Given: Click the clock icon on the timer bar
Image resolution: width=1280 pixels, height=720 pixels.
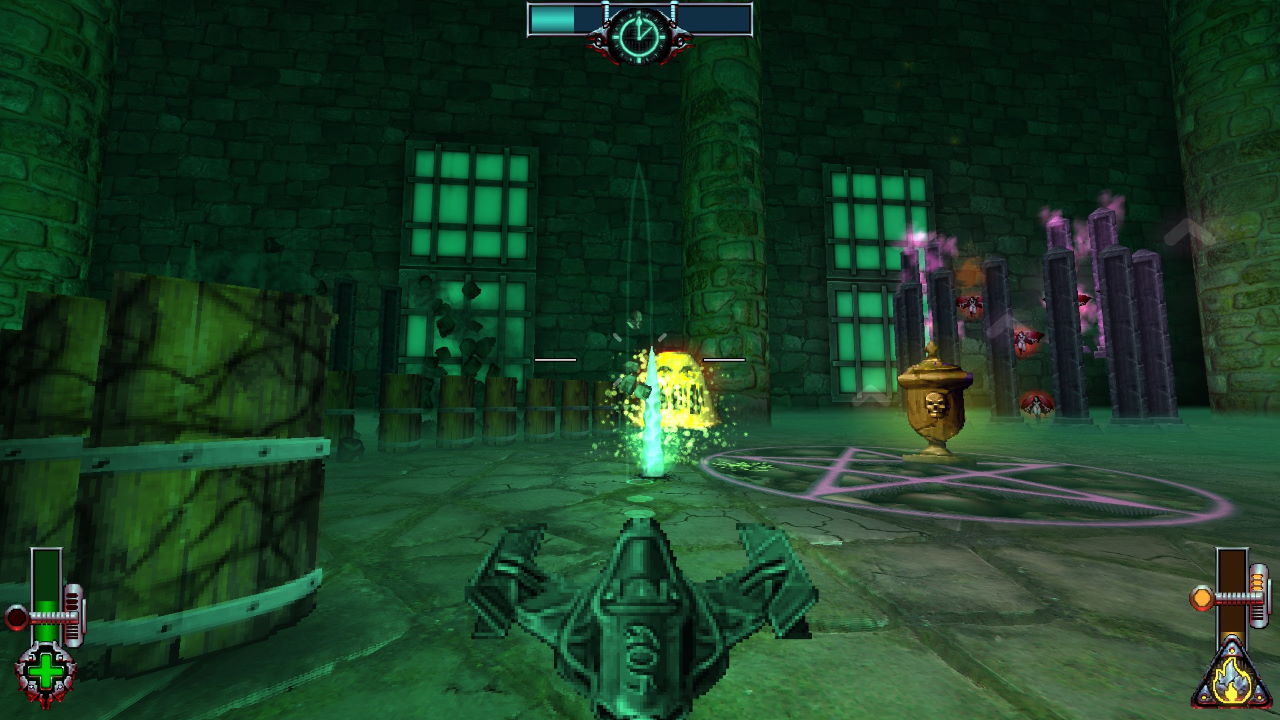Looking at the screenshot, I should (638, 34).
